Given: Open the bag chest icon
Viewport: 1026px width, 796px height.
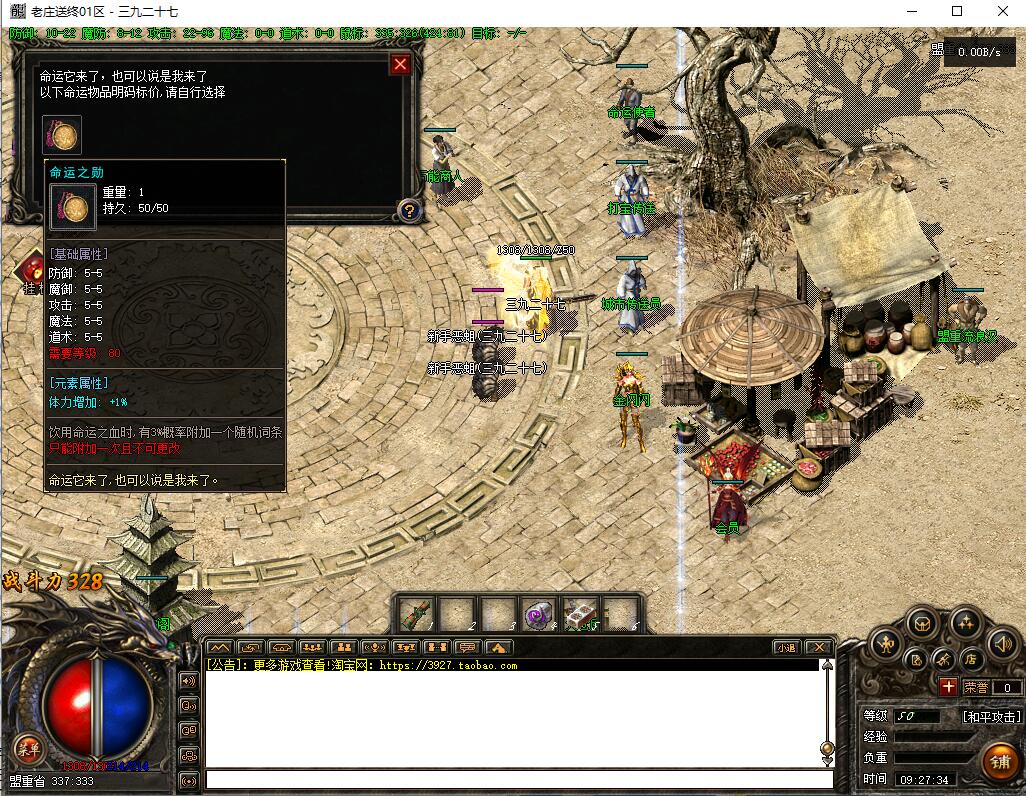Looking at the screenshot, I should (922, 624).
